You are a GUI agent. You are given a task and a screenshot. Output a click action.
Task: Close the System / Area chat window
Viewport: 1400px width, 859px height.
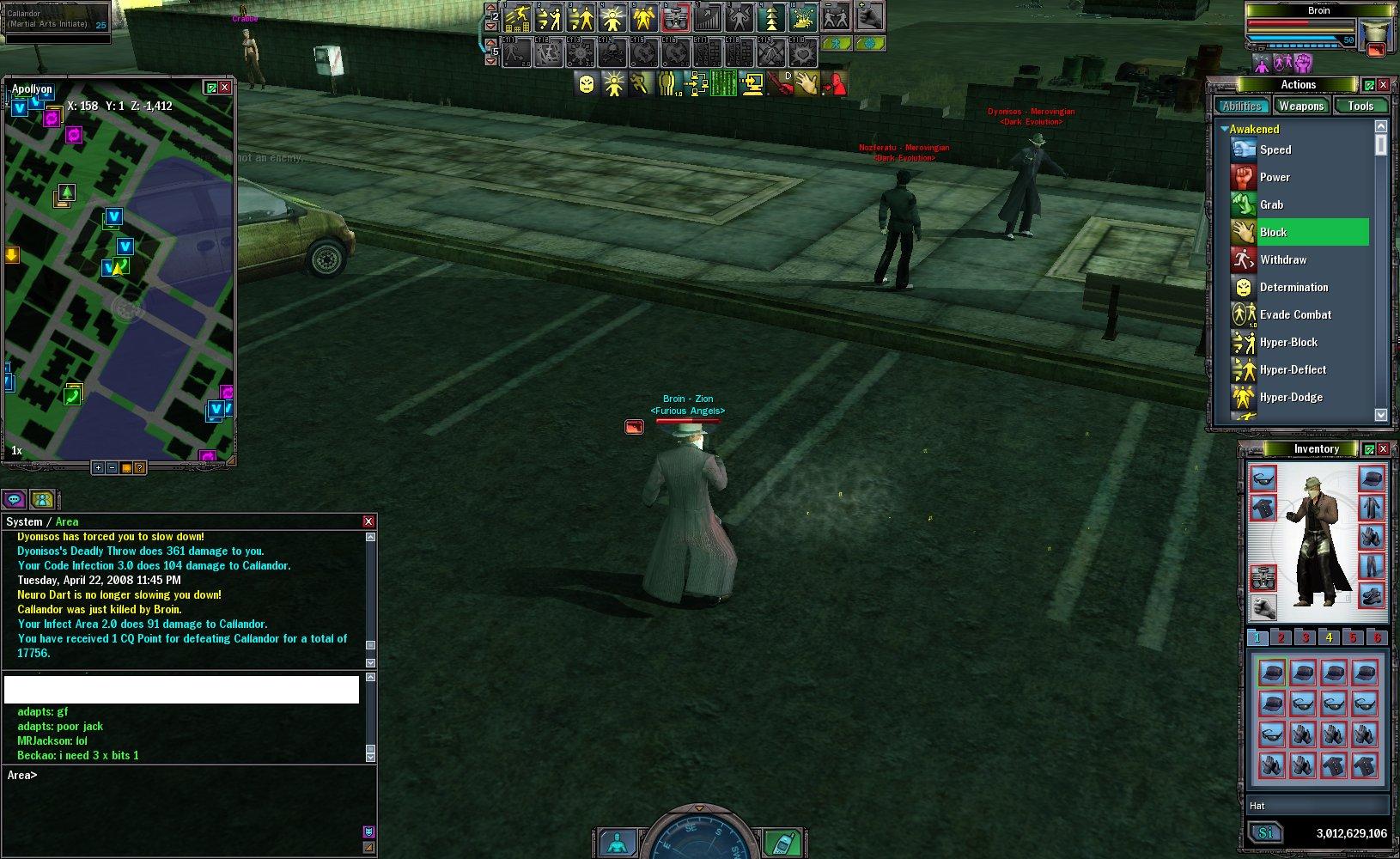[x=368, y=521]
